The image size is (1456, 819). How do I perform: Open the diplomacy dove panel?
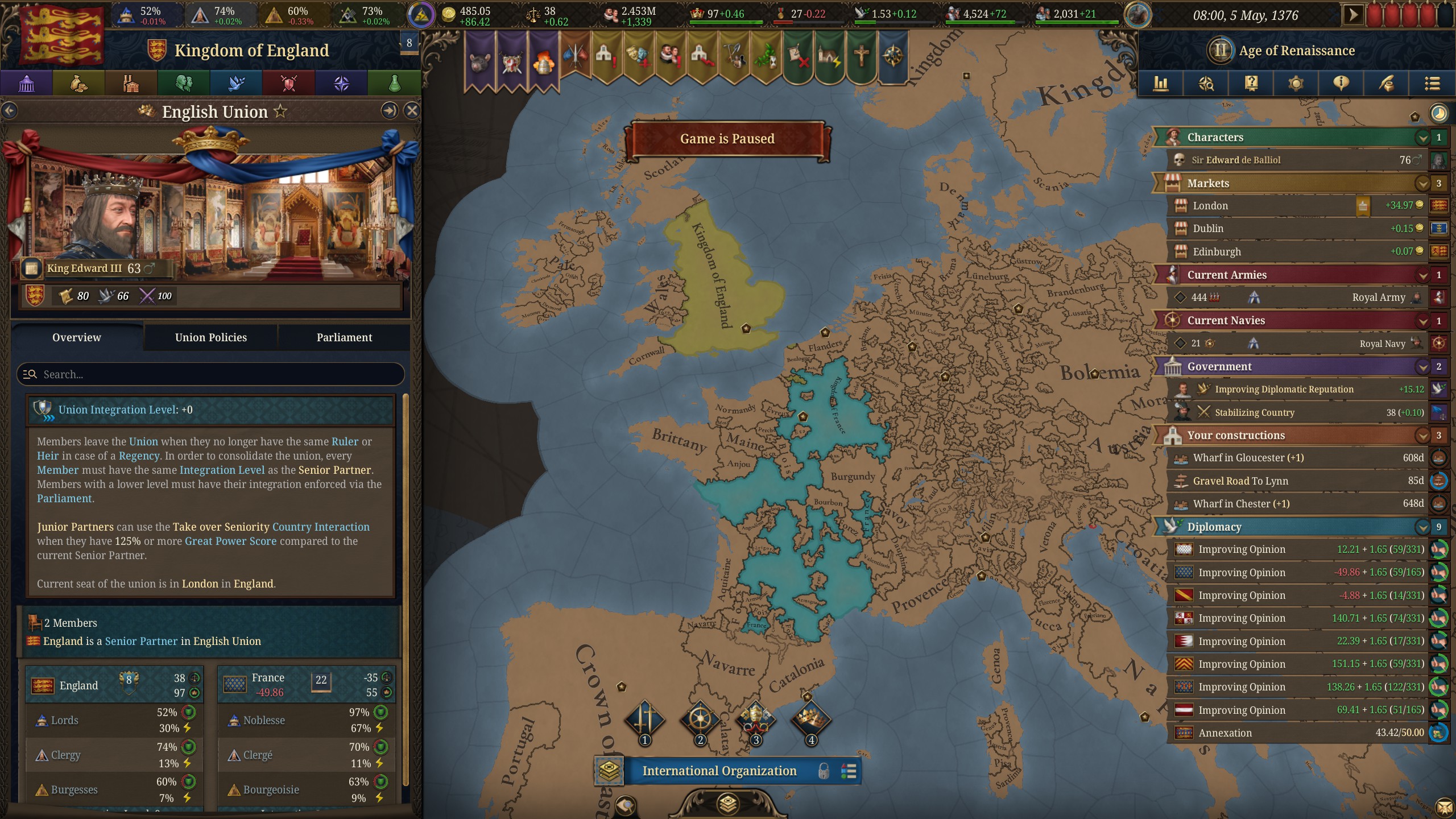pyautogui.click(x=236, y=84)
